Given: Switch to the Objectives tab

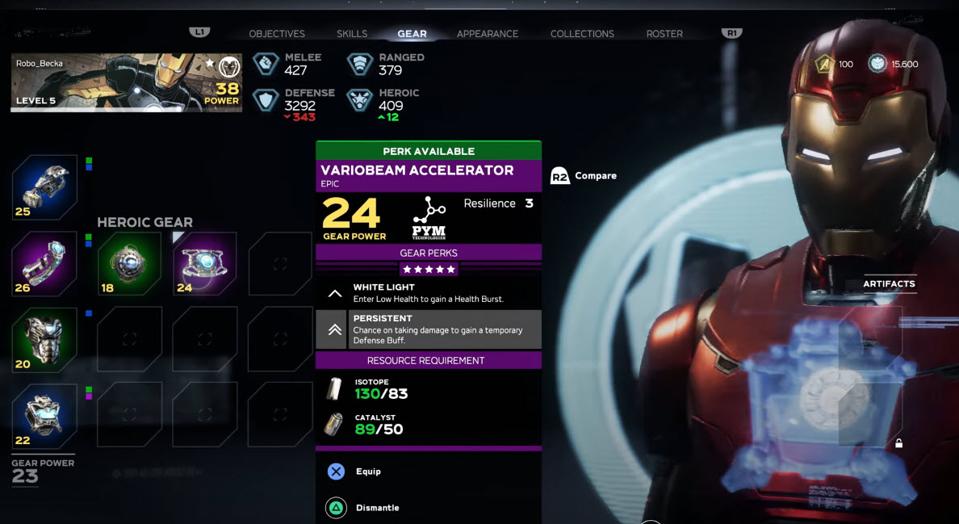Looking at the screenshot, I should coord(277,34).
